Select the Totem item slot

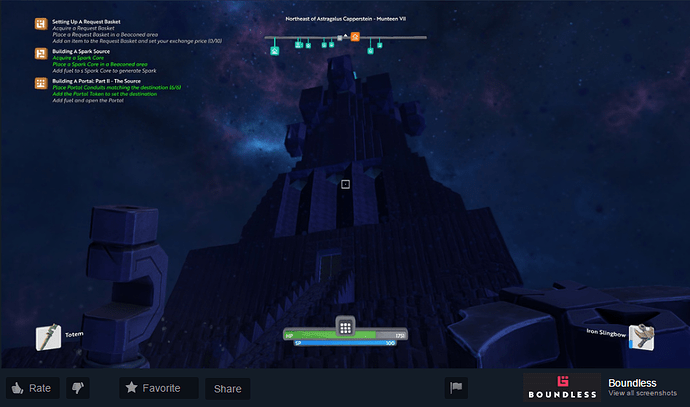click(x=47, y=338)
